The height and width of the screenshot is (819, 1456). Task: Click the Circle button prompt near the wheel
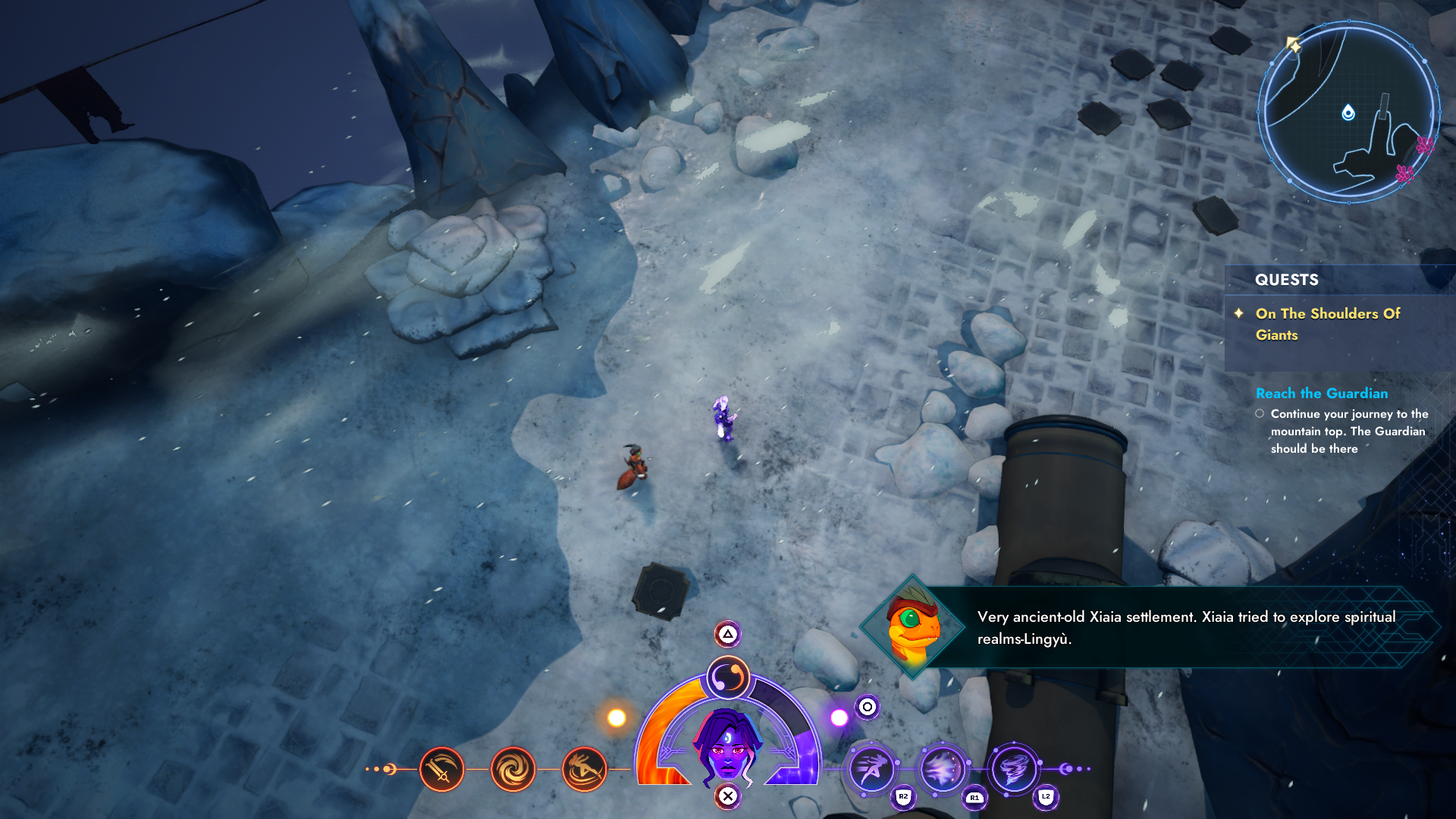click(x=867, y=708)
